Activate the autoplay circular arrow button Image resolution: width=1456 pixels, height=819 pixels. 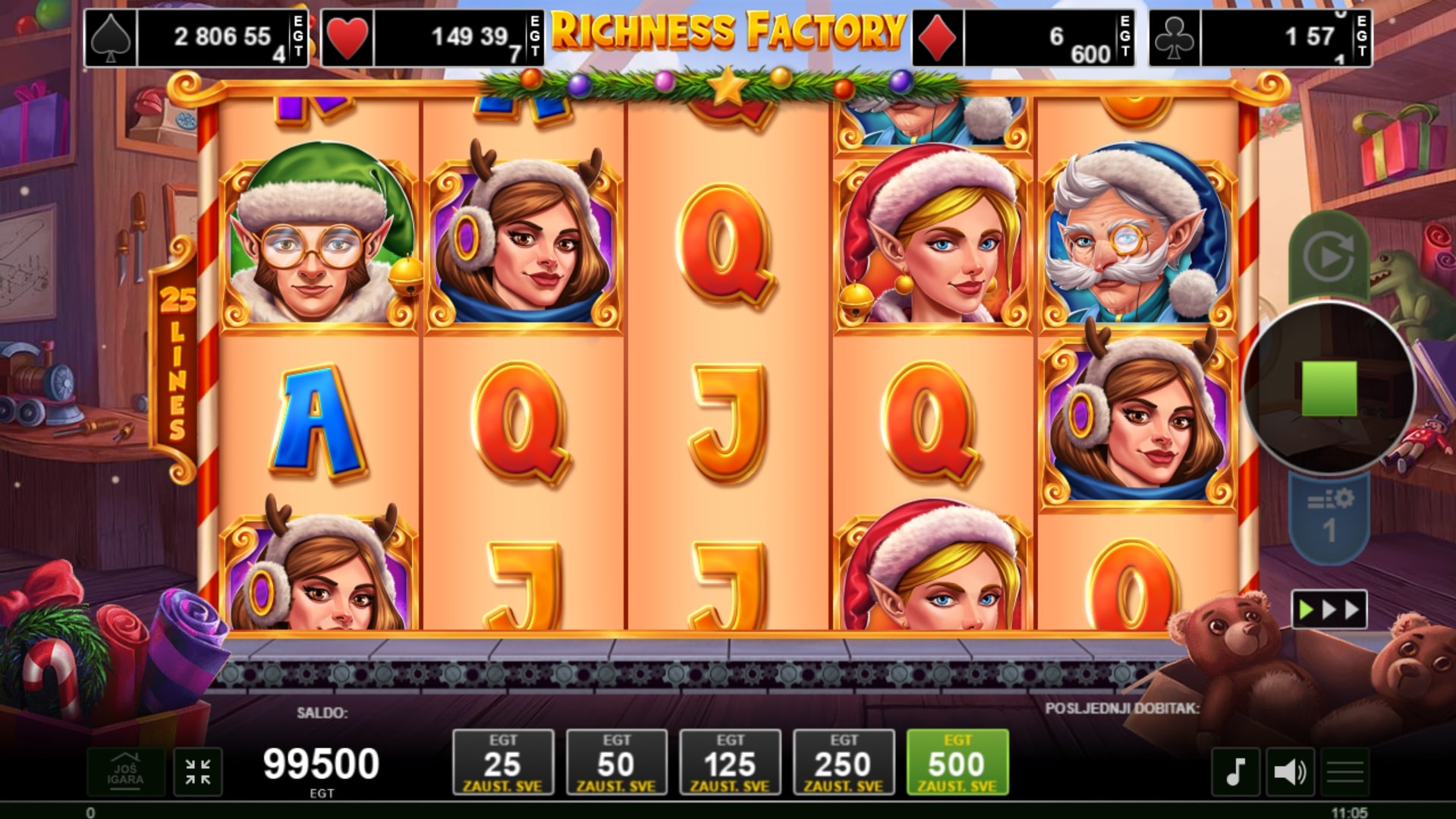[1329, 257]
